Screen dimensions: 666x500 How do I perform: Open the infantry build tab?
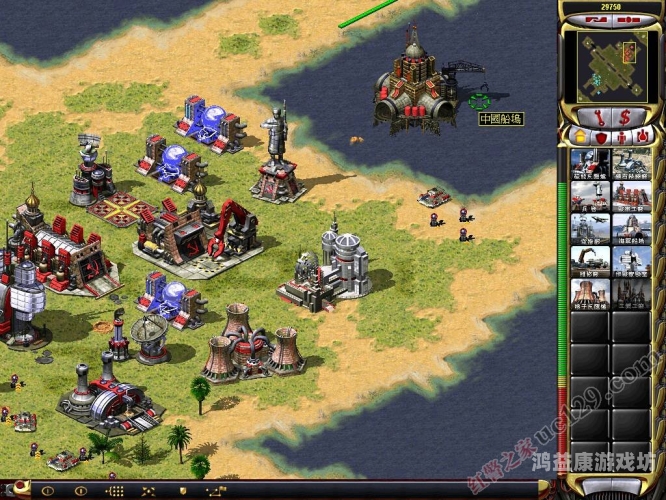(622, 136)
